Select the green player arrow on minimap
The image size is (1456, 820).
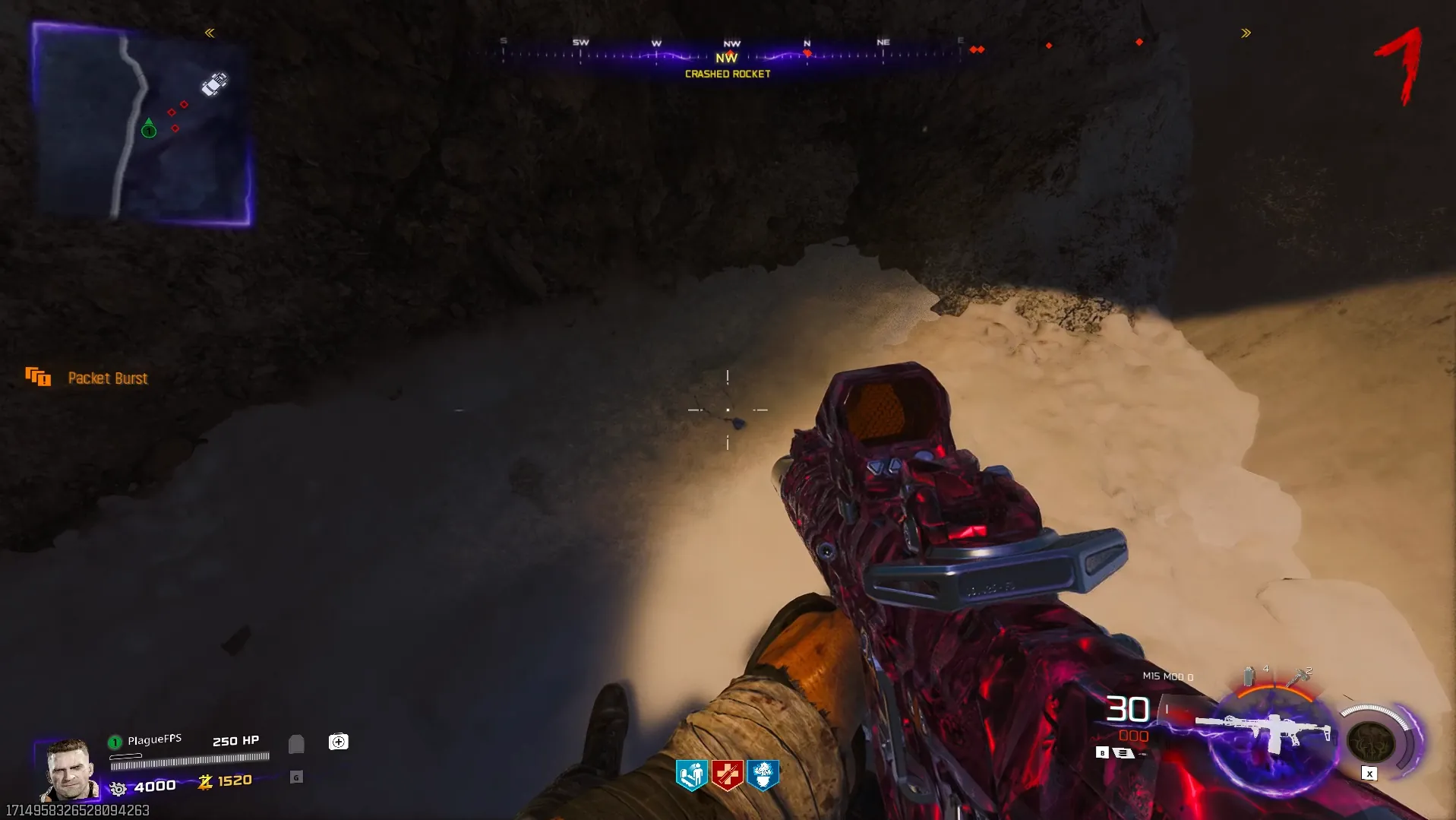tap(149, 128)
